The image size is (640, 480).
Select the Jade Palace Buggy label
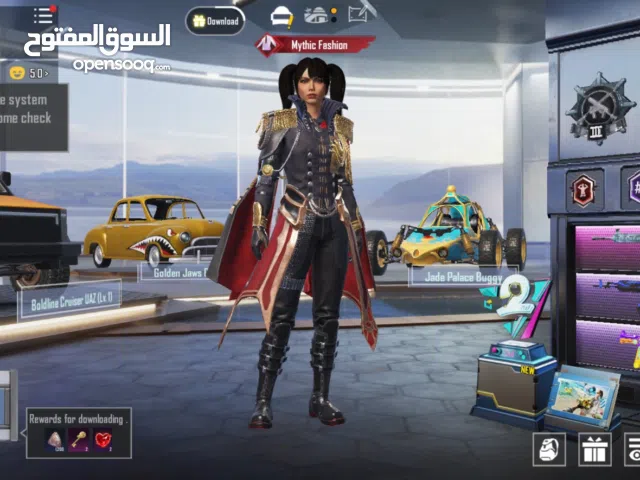click(451, 275)
